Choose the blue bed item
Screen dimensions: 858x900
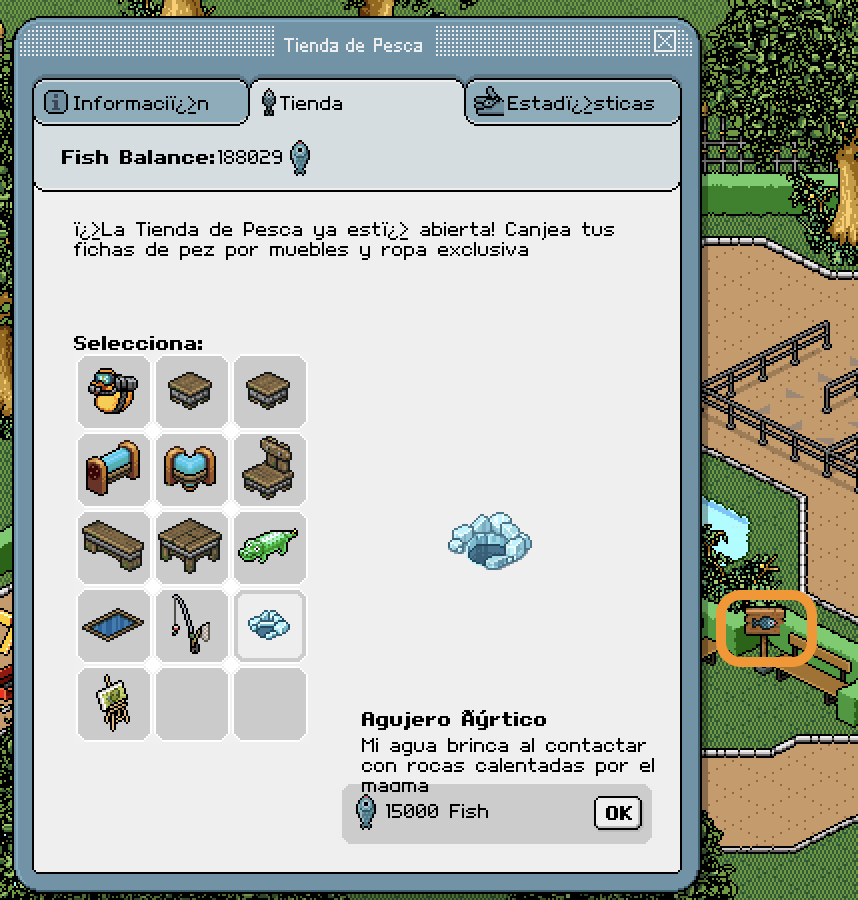(113, 469)
